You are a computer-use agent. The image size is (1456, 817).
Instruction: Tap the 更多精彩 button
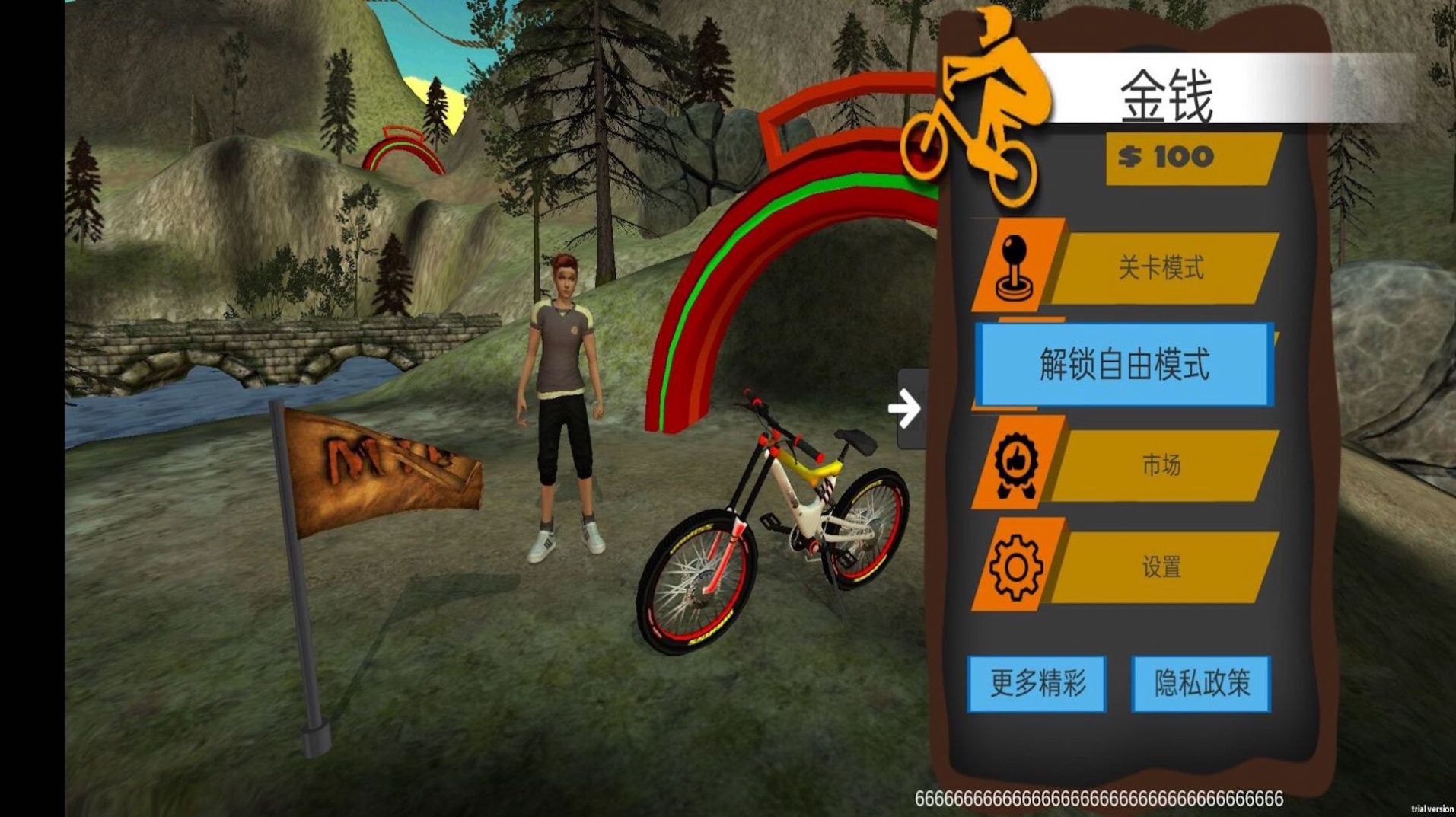[x=1037, y=684]
